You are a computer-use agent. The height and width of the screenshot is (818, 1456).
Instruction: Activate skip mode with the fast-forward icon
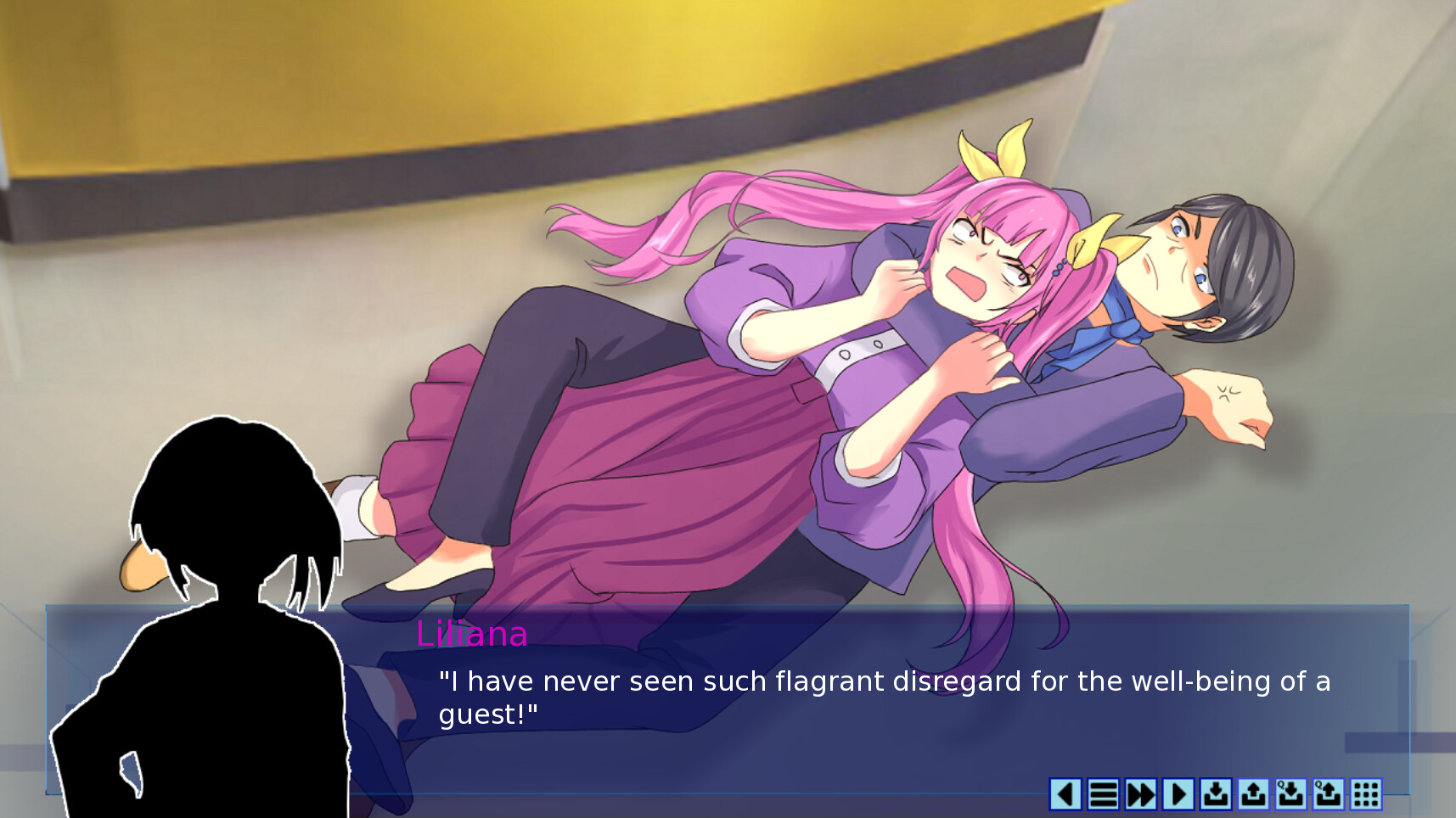(x=1140, y=796)
